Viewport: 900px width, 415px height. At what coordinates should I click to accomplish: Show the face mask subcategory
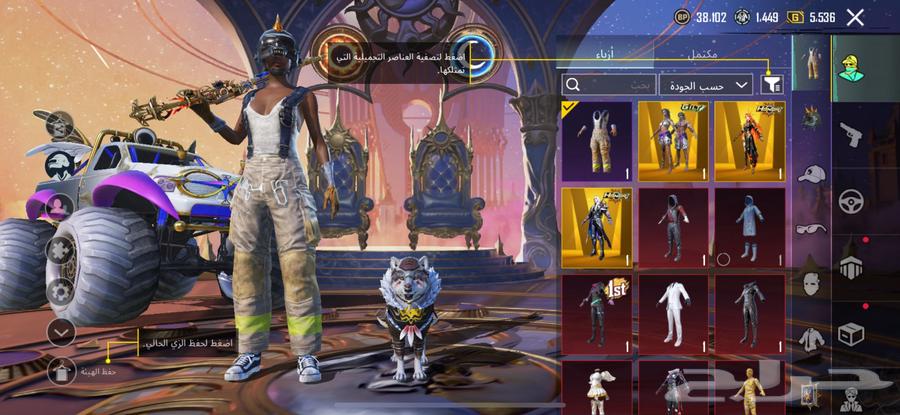pyautogui.click(x=810, y=283)
